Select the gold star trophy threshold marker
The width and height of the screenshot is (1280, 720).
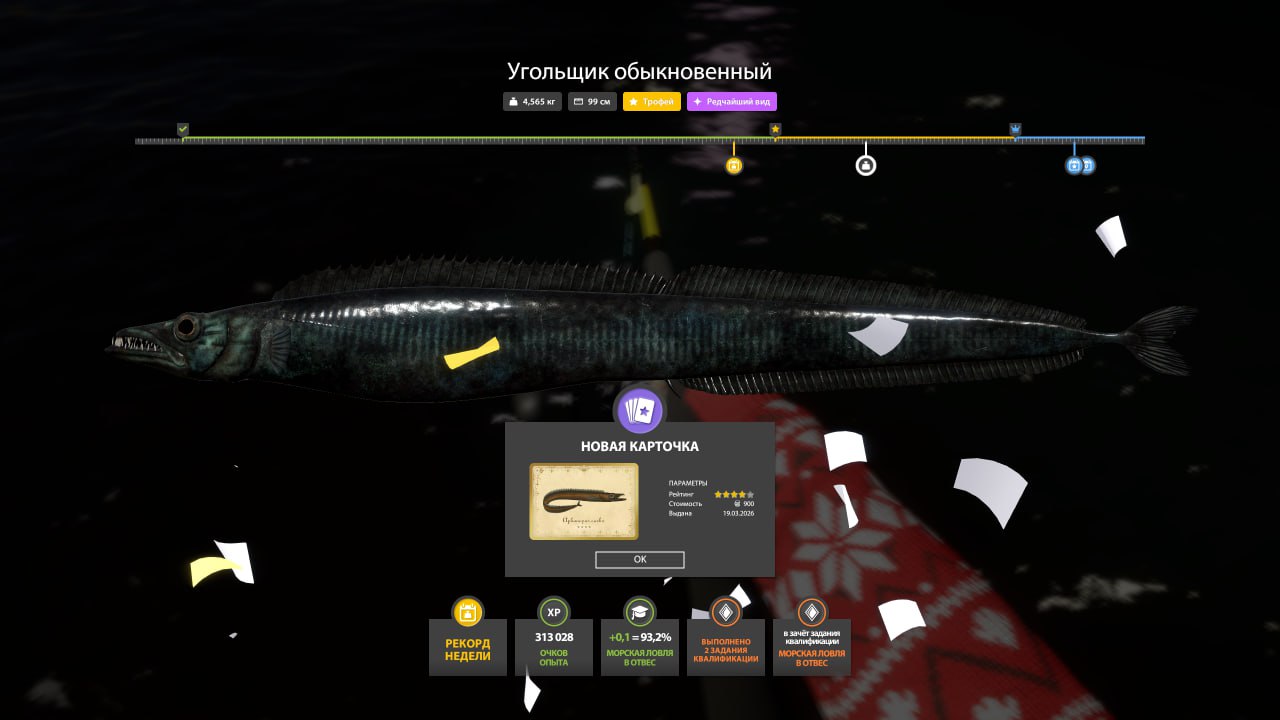click(x=775, y=129)
